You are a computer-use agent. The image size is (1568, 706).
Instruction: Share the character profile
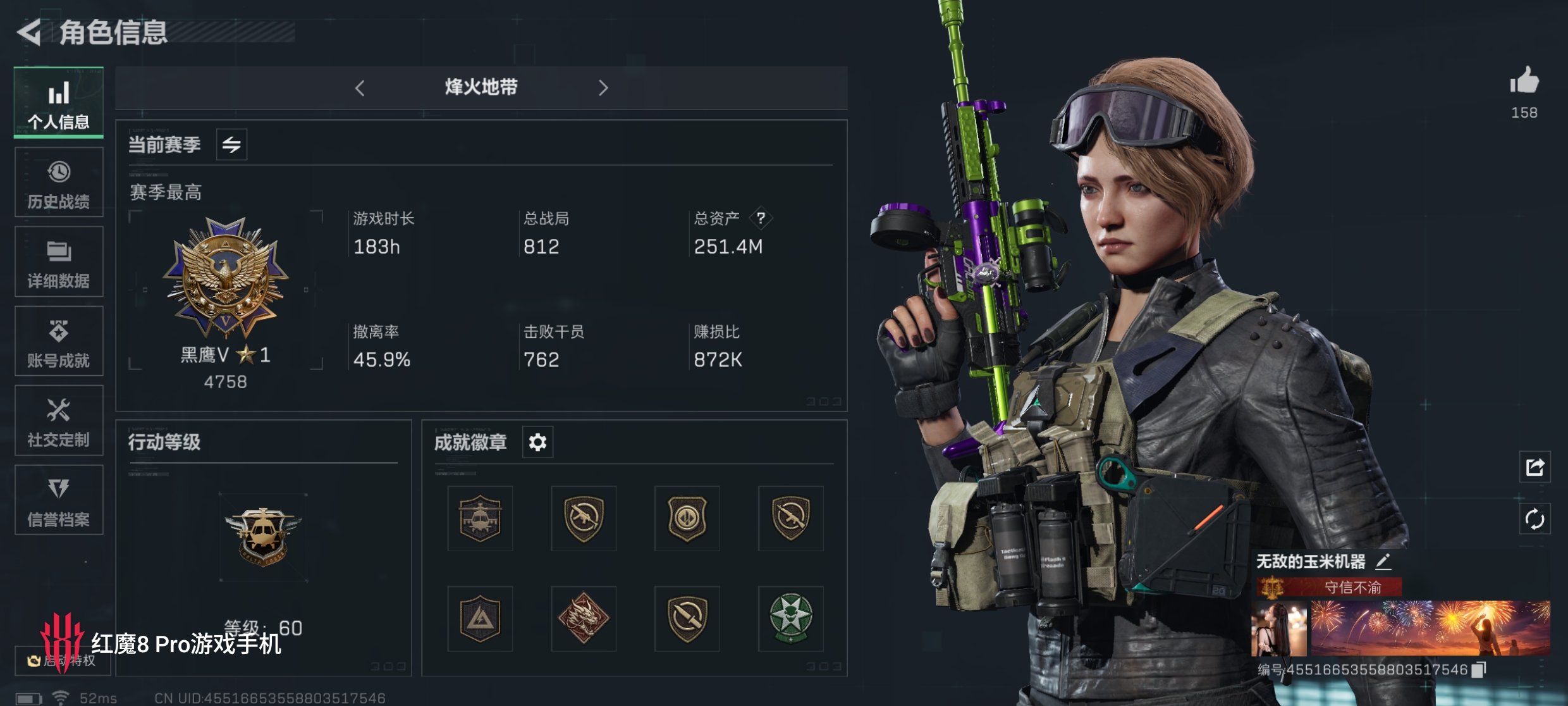pos(1534,468)
